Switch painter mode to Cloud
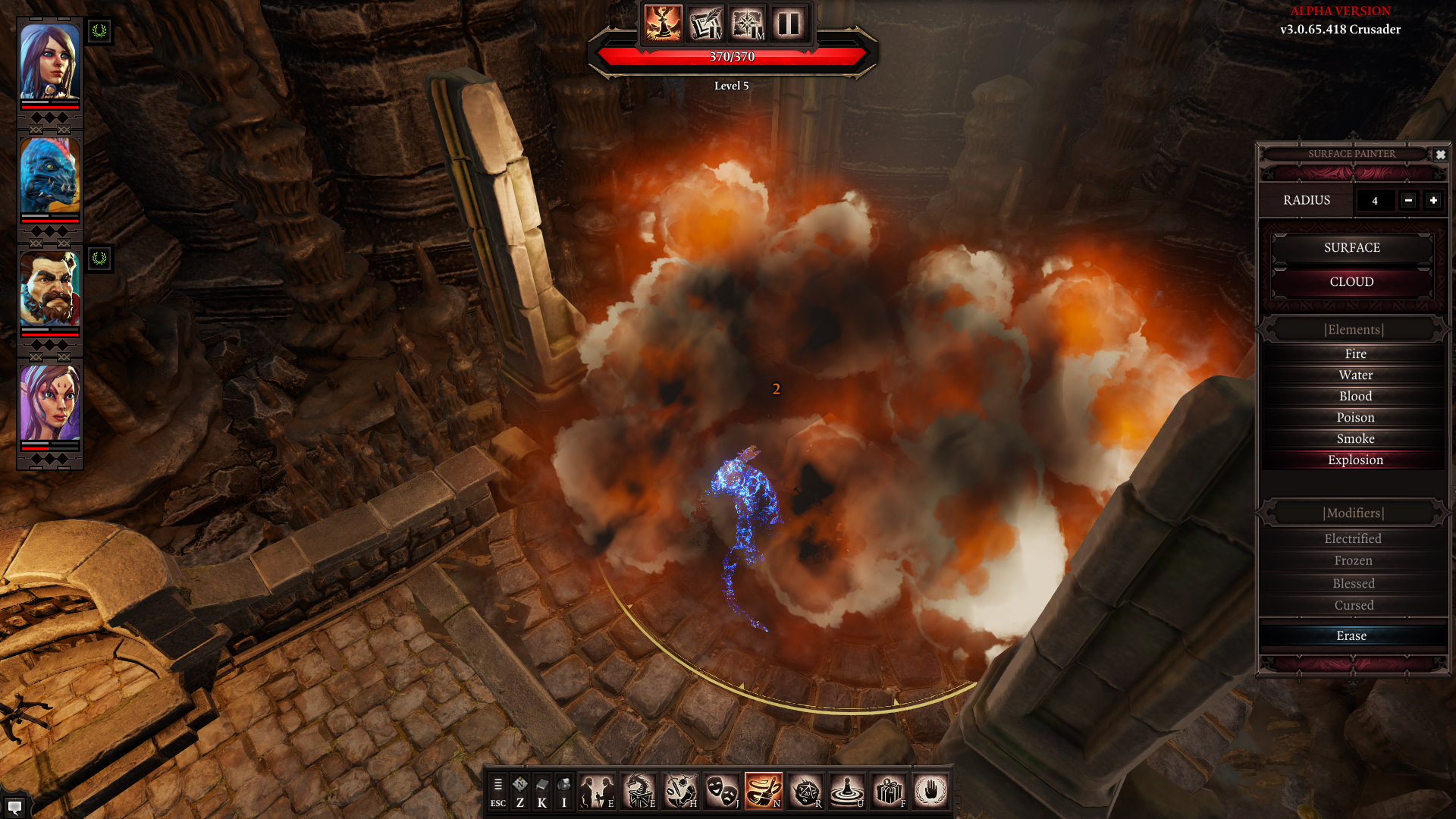 pyautogui.click(x=1351, y=282)
